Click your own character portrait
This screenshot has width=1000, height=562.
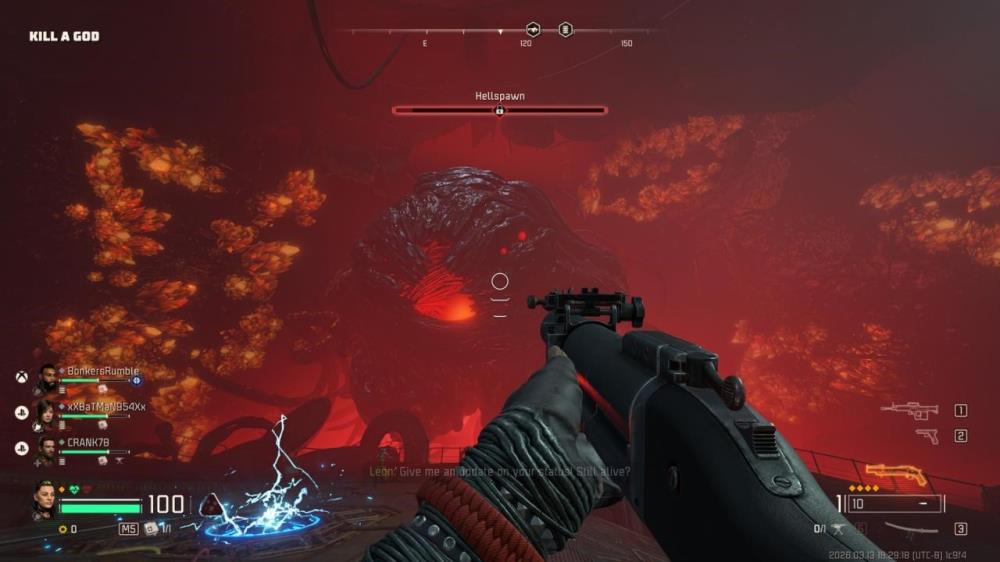pyautogui.click(x=44, y=500)
